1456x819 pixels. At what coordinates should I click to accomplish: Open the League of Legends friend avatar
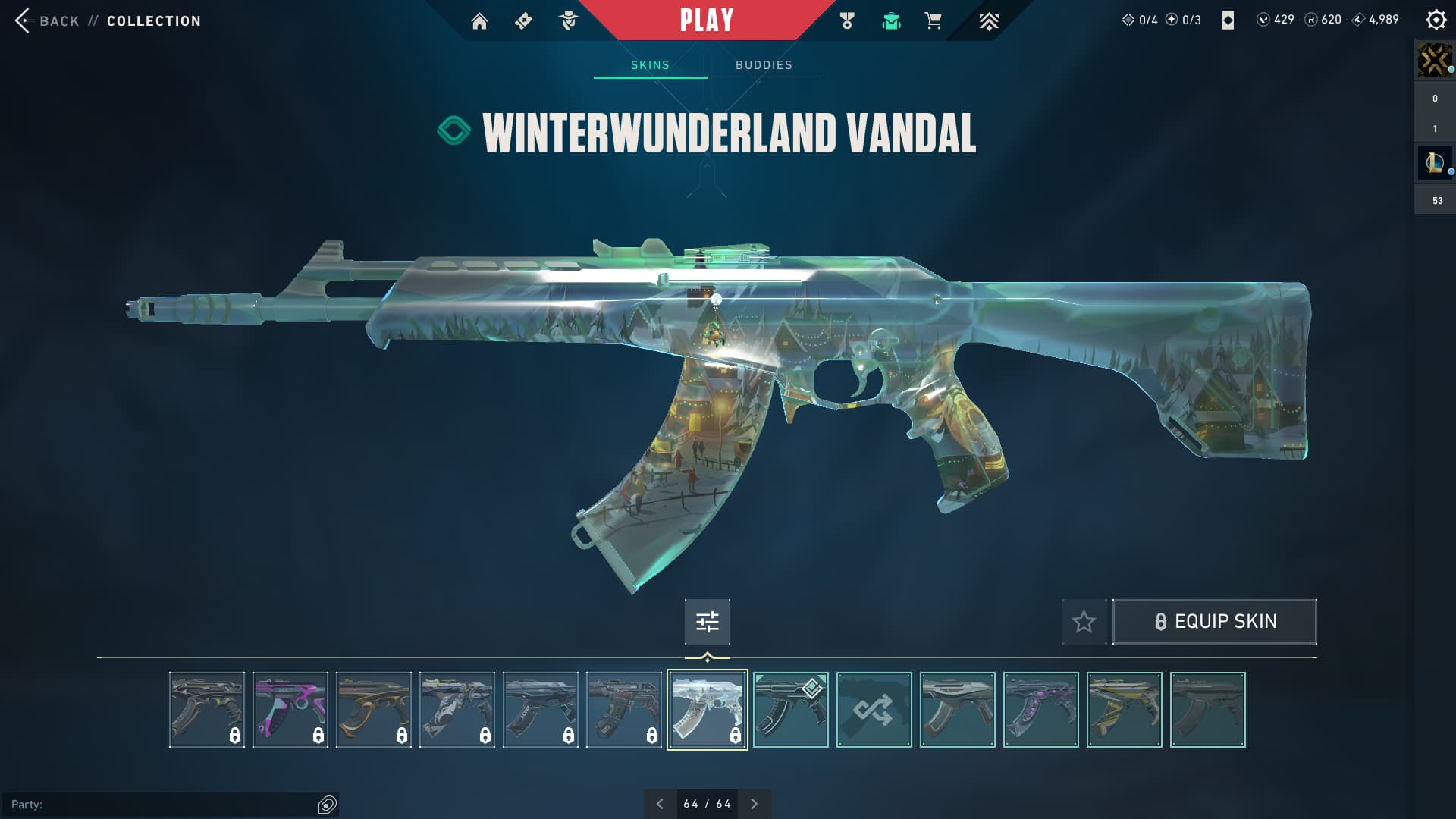[1434, 162]
